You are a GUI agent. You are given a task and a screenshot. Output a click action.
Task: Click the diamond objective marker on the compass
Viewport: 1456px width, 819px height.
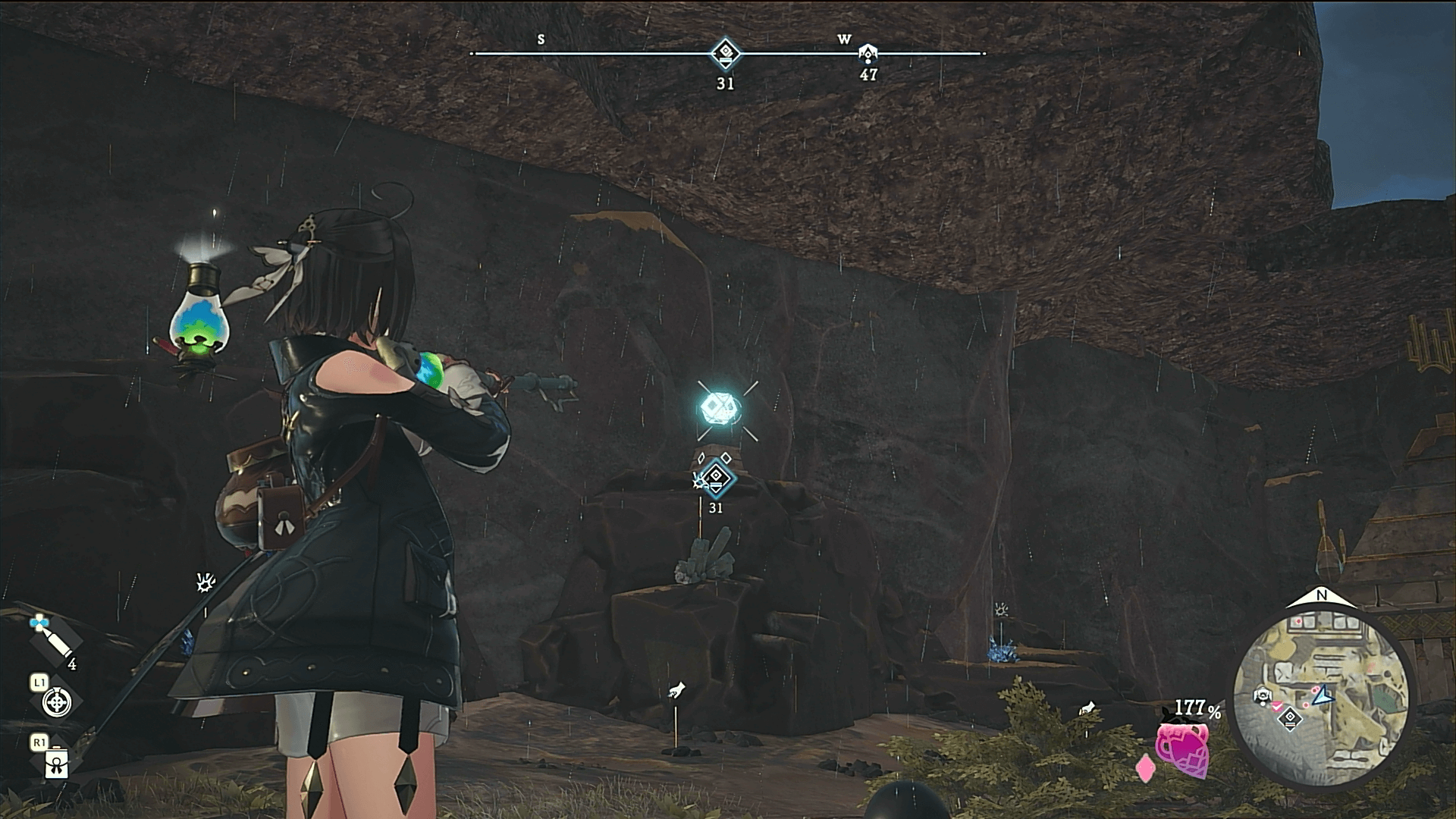coord(726,53)
